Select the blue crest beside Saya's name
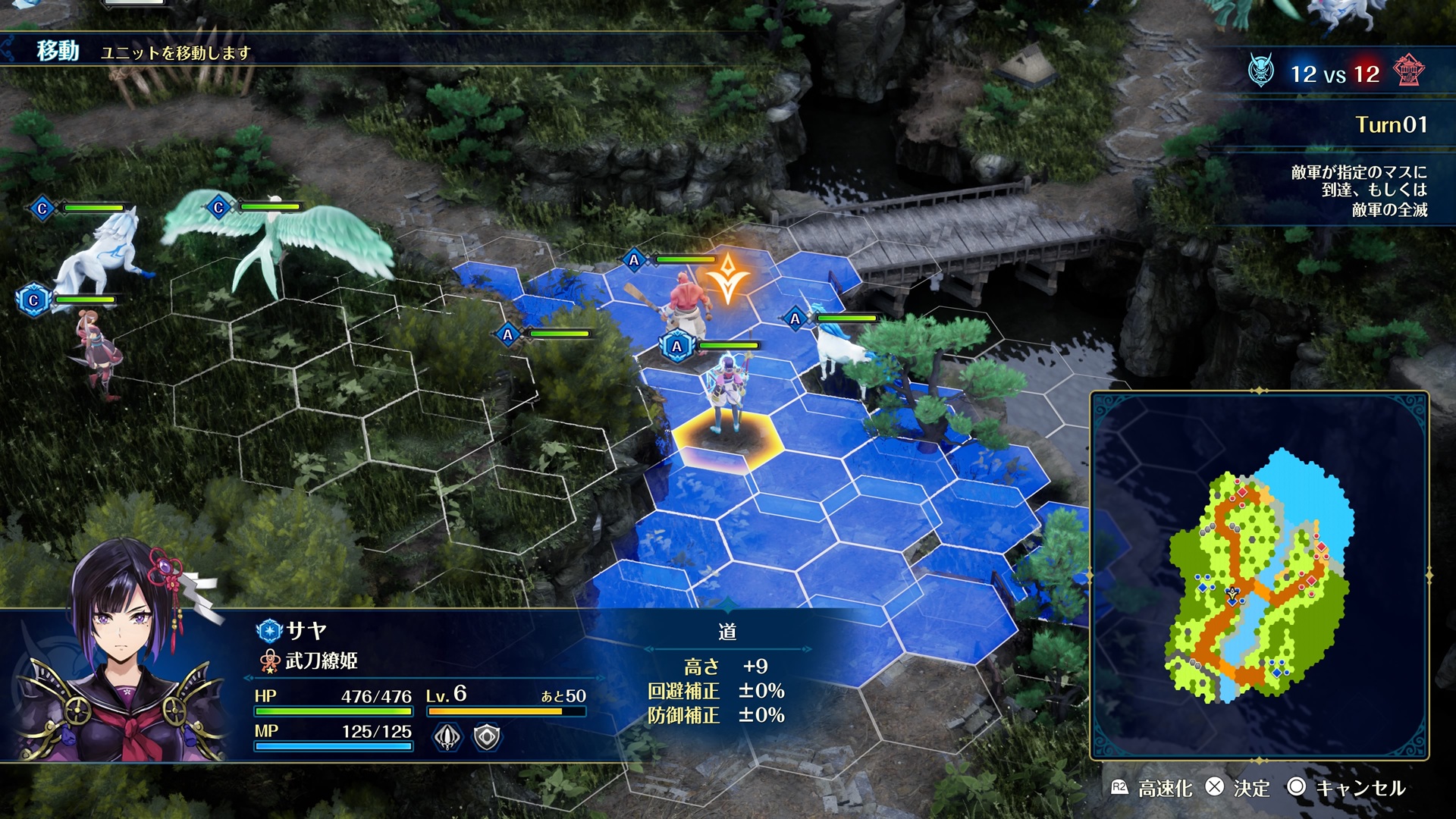This screenshot has height=819, width=1456. click(x=268, y=630)
